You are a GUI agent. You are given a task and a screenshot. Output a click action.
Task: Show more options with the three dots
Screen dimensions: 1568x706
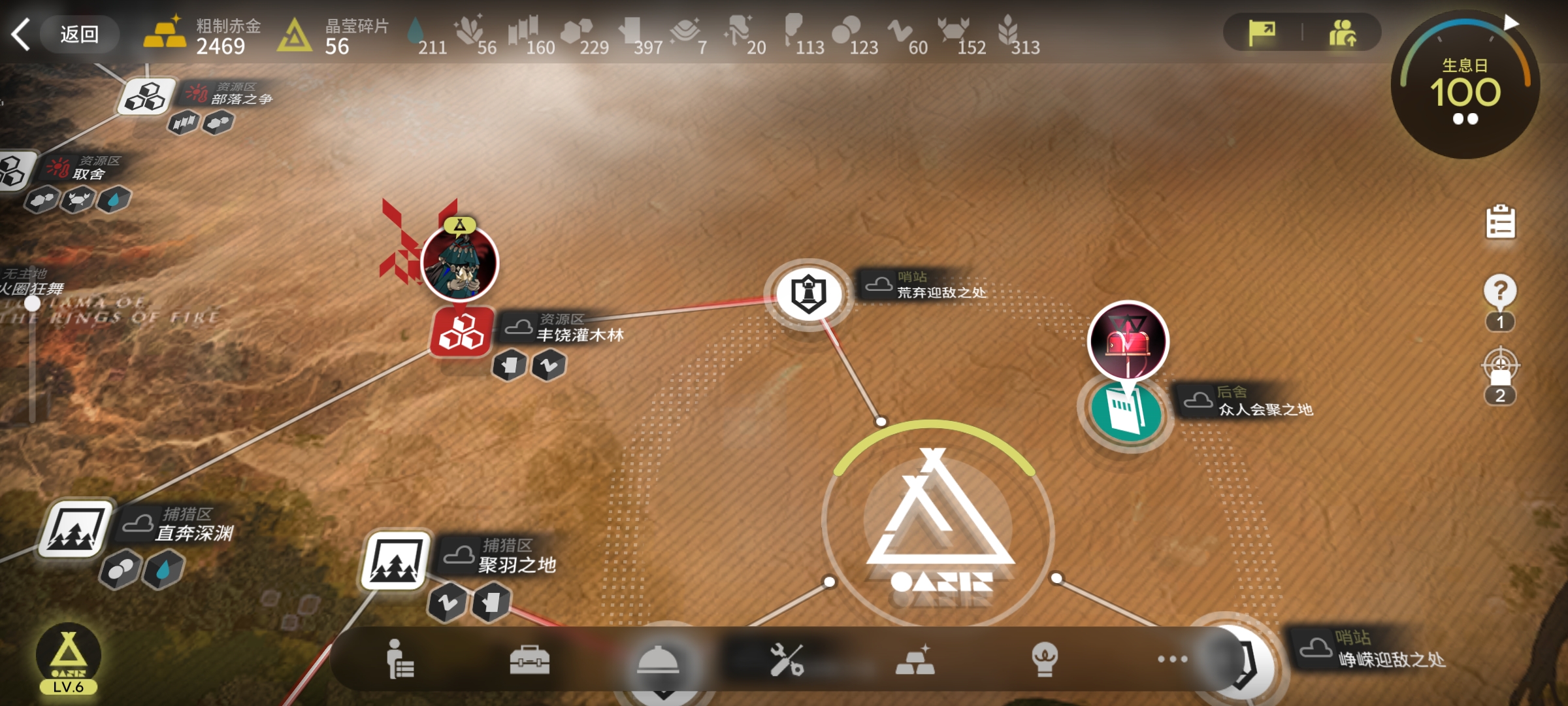(1172, 659)
